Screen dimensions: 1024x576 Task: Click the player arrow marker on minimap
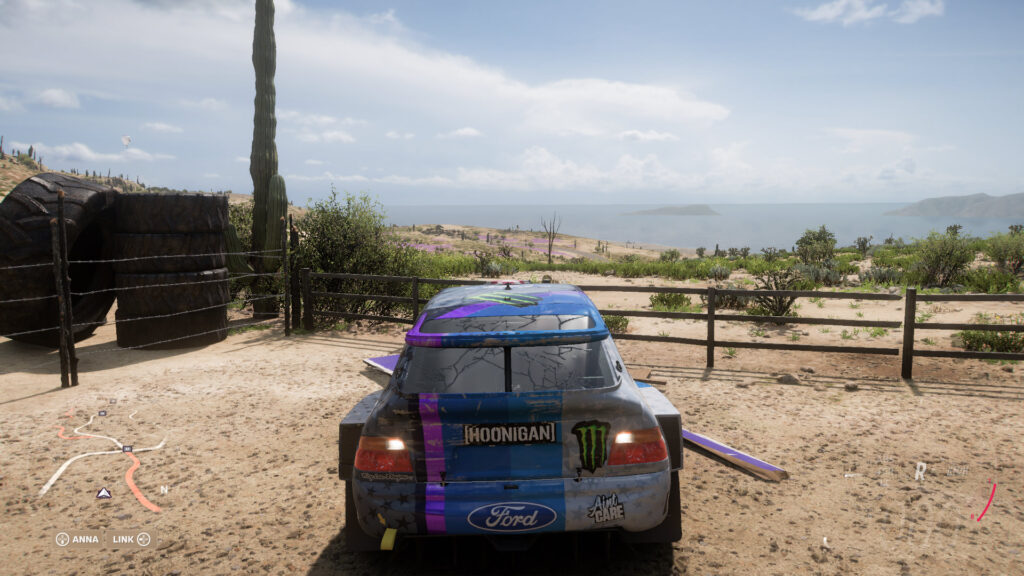pos(103,493)
